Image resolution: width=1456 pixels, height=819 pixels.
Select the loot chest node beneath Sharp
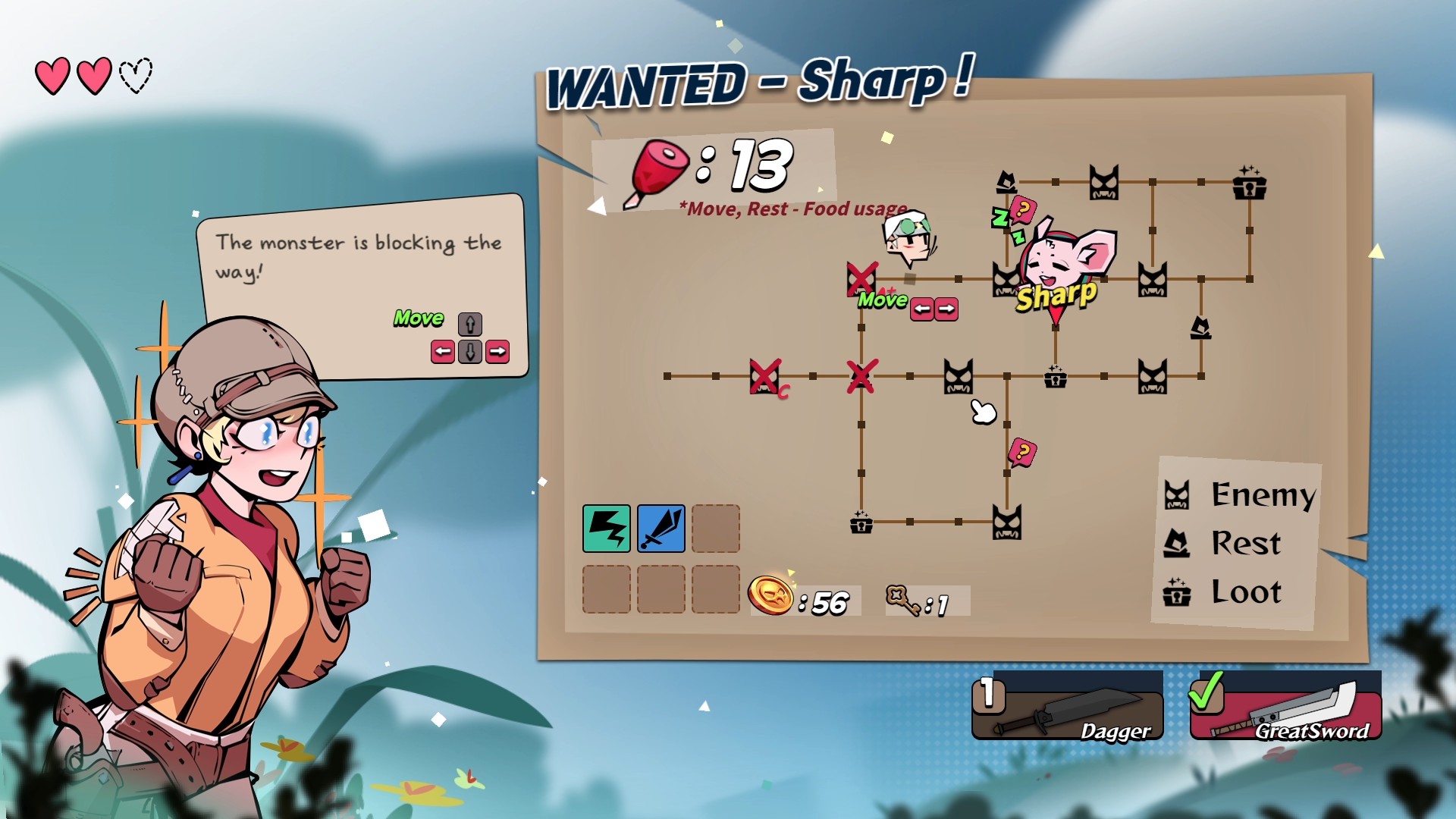(1055, 376)
